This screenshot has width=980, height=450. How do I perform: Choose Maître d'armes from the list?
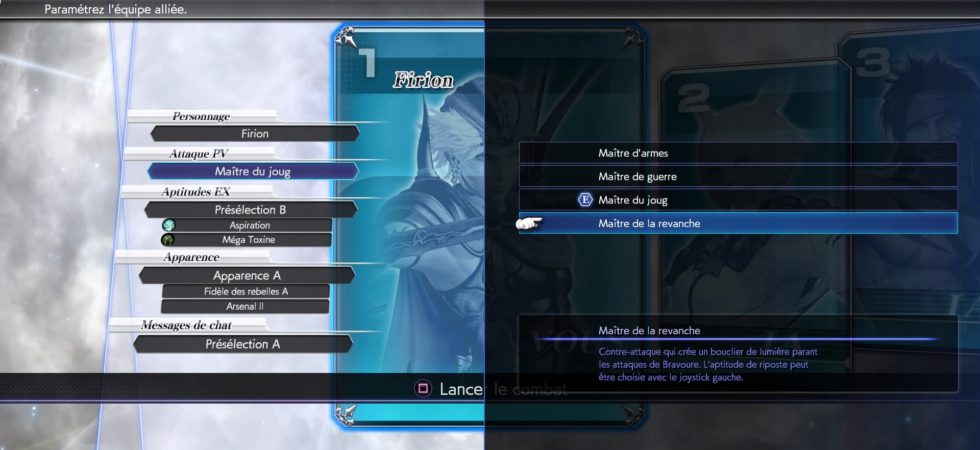pos(738,153)
